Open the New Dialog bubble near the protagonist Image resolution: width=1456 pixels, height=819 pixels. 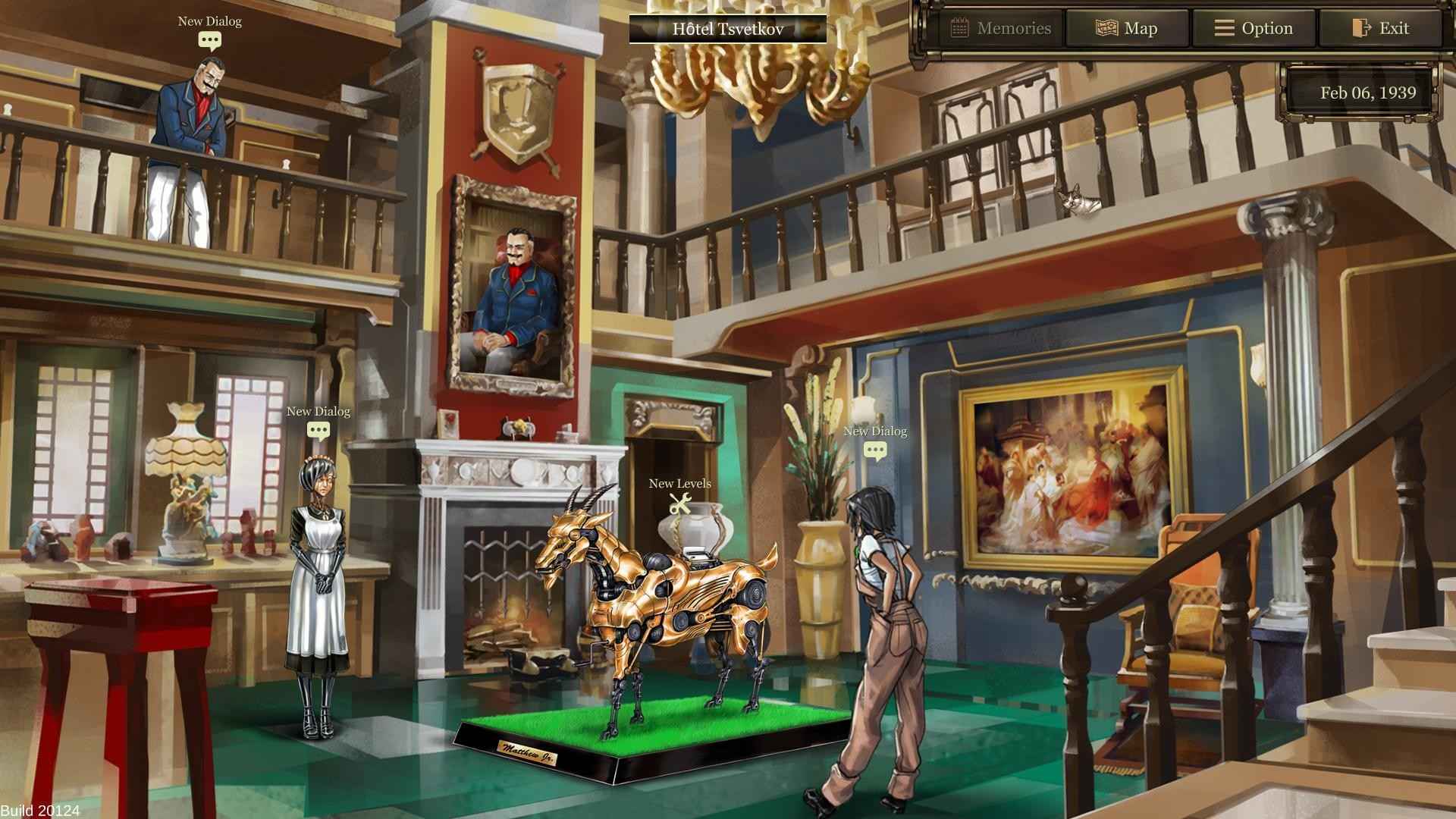(875, 449)
